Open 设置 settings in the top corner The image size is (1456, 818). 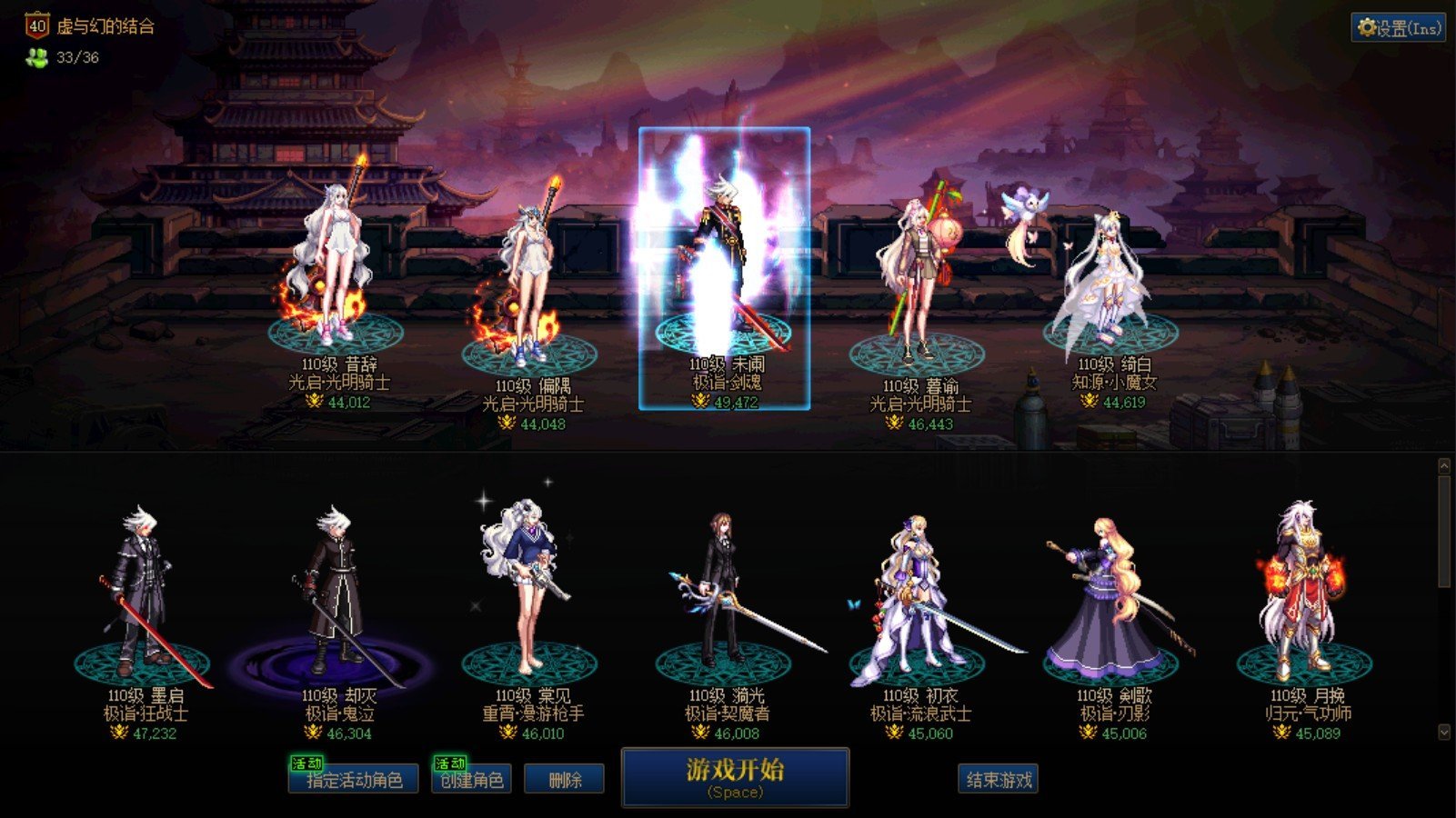(1398, 28)
